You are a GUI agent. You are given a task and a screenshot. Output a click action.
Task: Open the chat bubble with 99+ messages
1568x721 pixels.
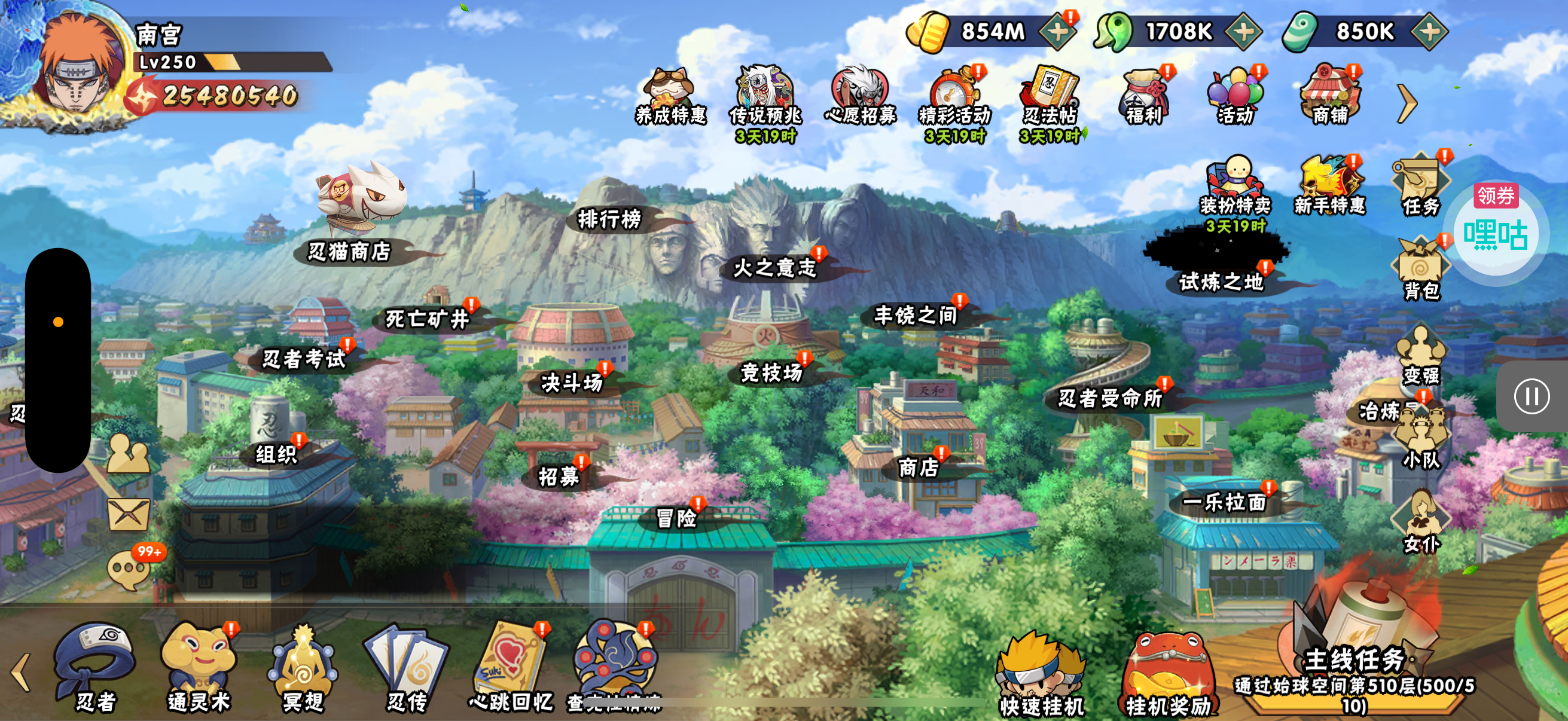pyautogui.click(x=129, y=570)
